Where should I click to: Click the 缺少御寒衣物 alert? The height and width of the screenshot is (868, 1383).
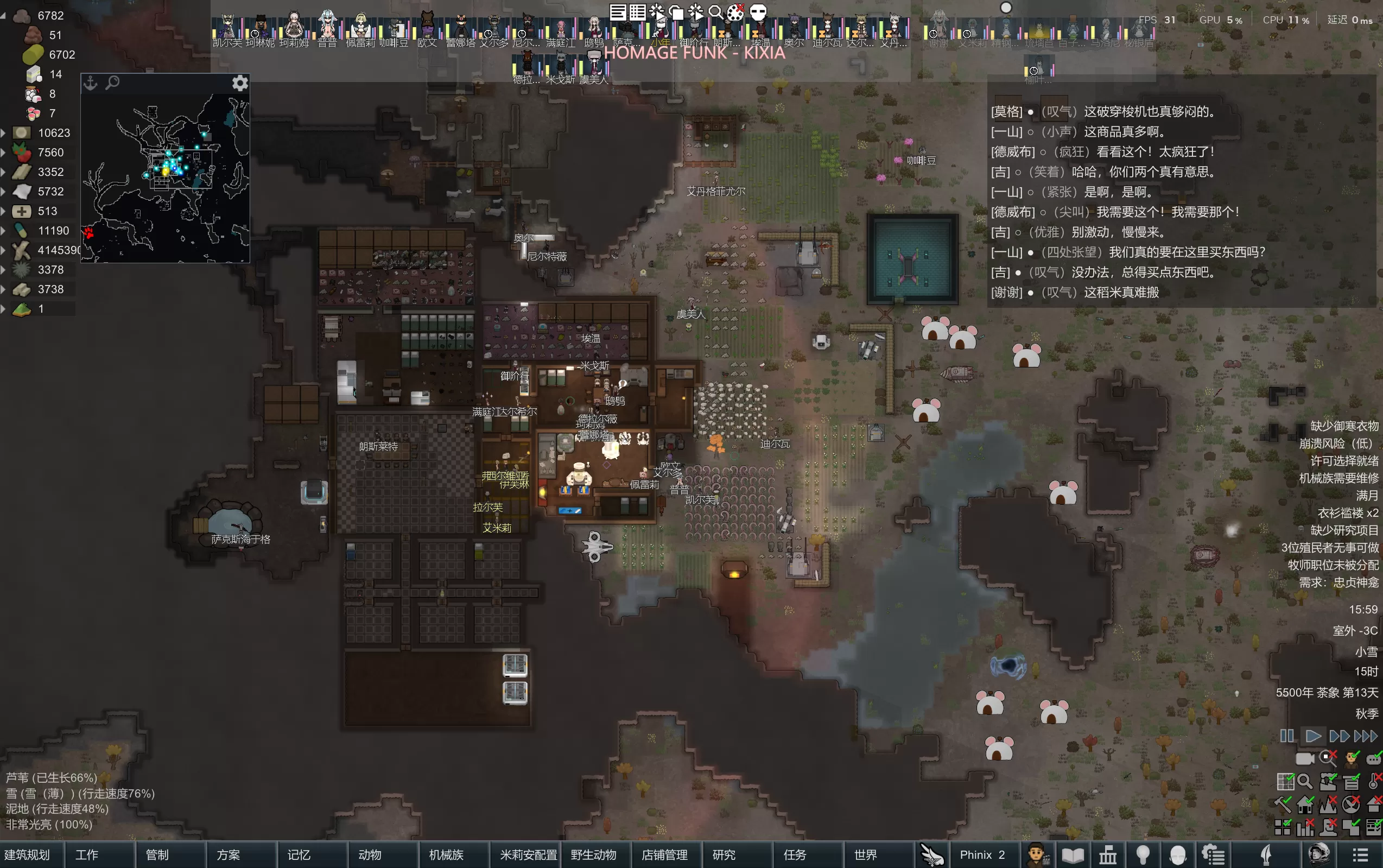tap(1344, 426)
